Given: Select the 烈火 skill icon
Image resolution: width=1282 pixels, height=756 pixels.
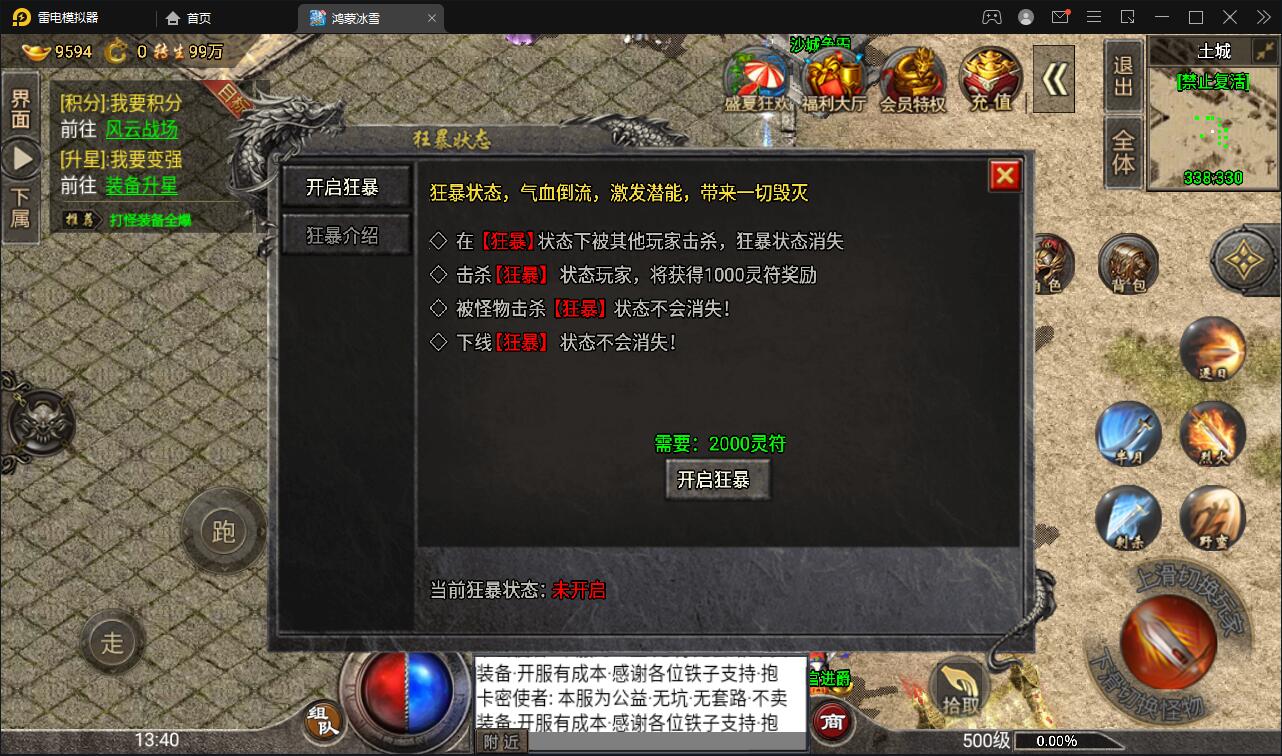Looking at the screenshot, I should coord(1213,434).
